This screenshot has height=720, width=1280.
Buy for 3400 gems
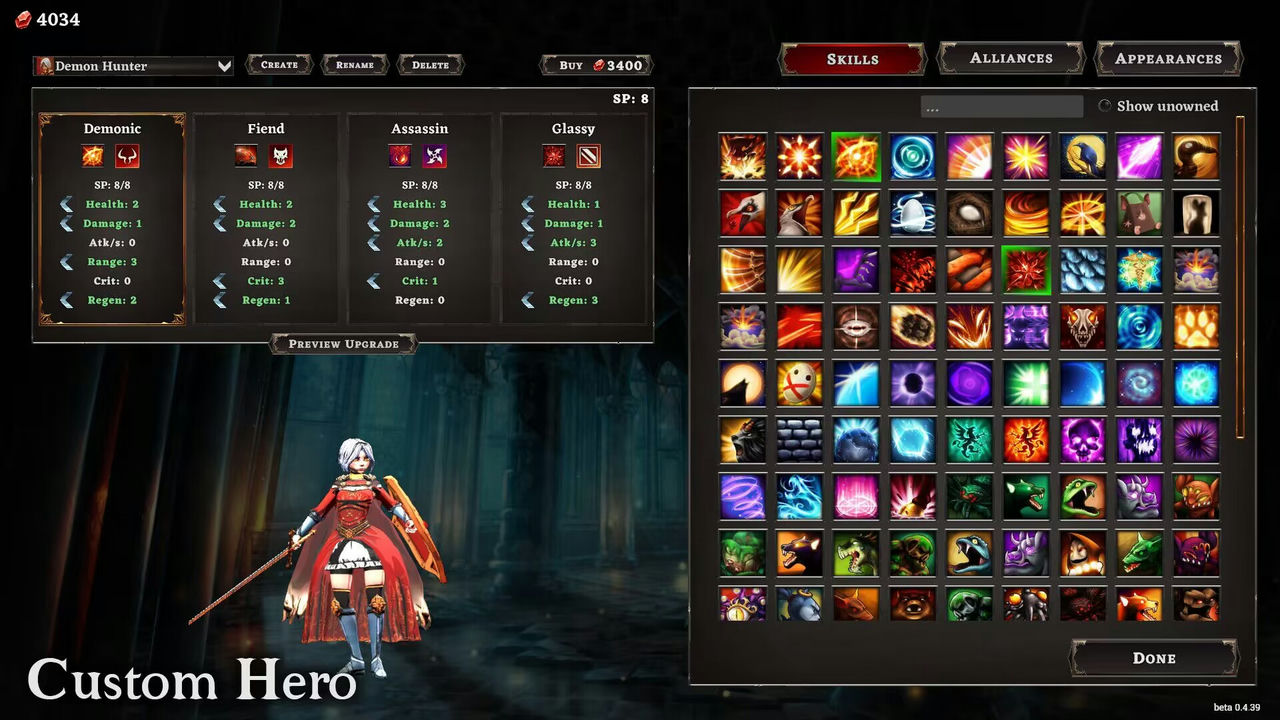coord(596,65)
